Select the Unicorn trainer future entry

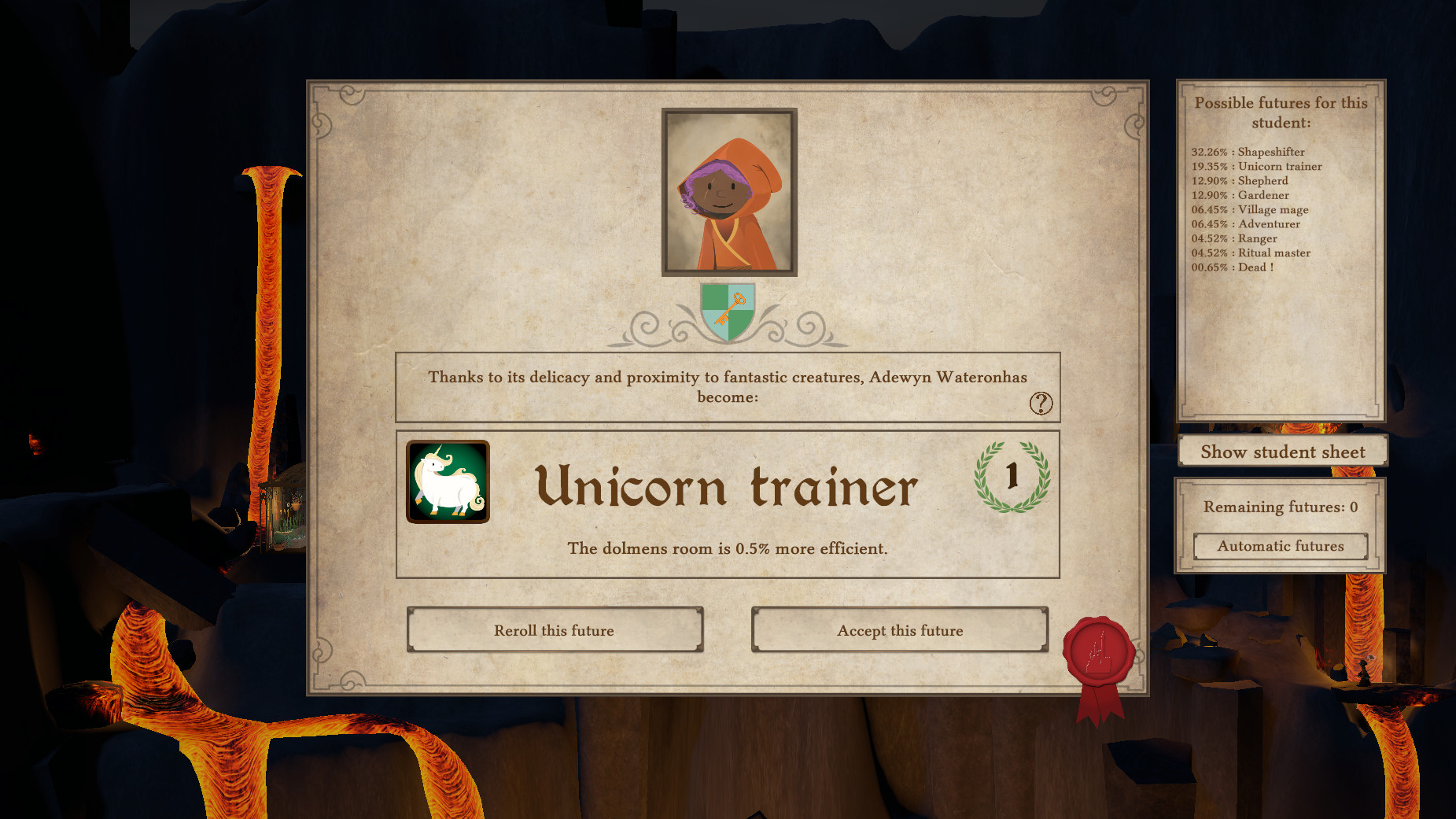[x=1255, y=166]
